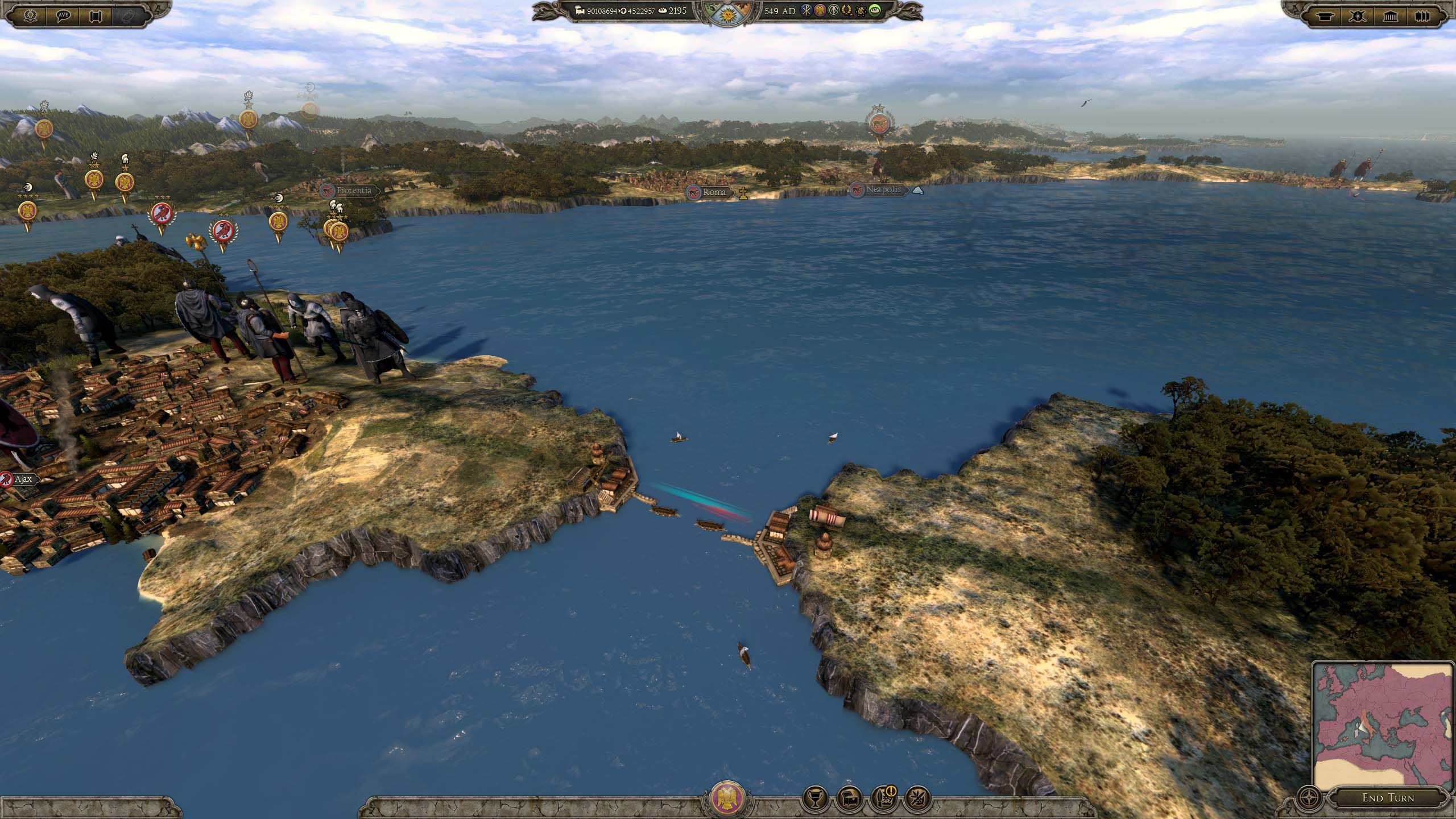Open the AVE speech bubble advisor
Image resolution: width=1456 pixels, height=819 pixels.
point(64,15)
